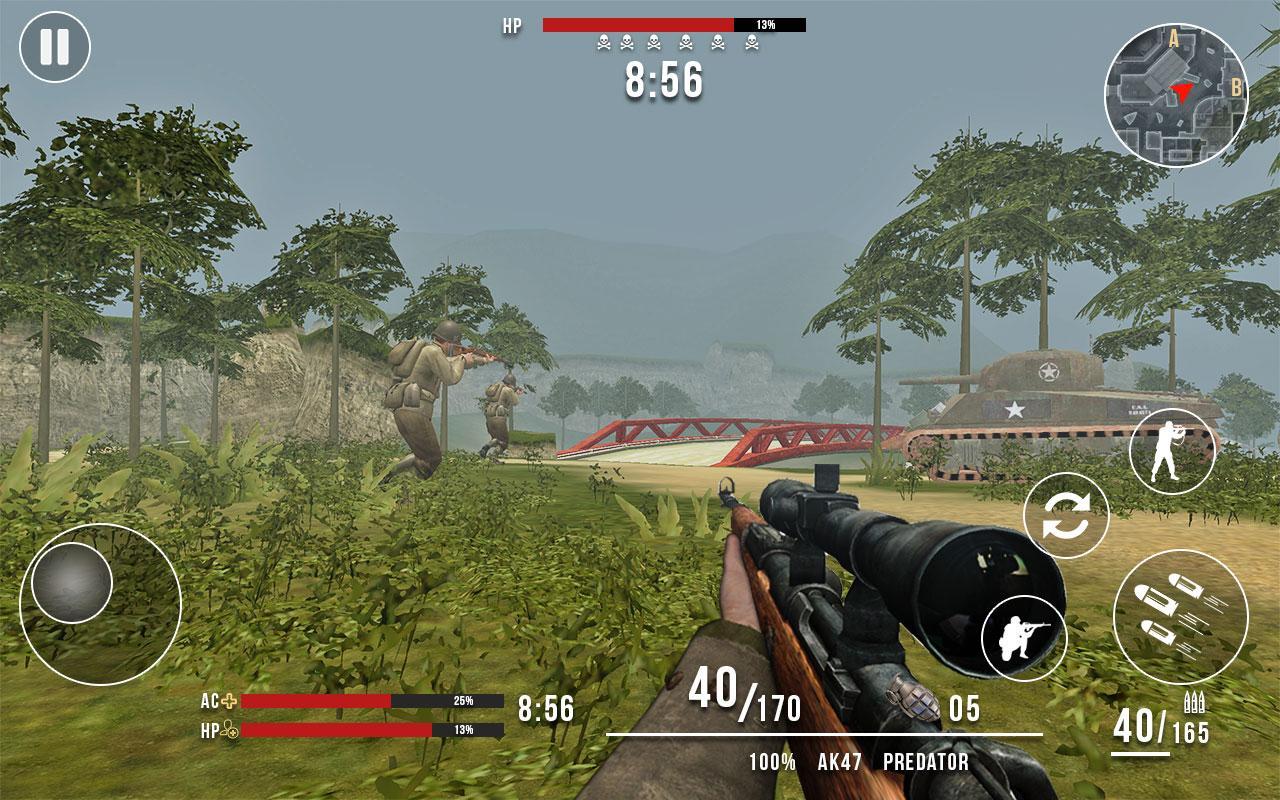Throw a grenade using the grenade icon
1280x800 pixels.
tap(909, 699)
